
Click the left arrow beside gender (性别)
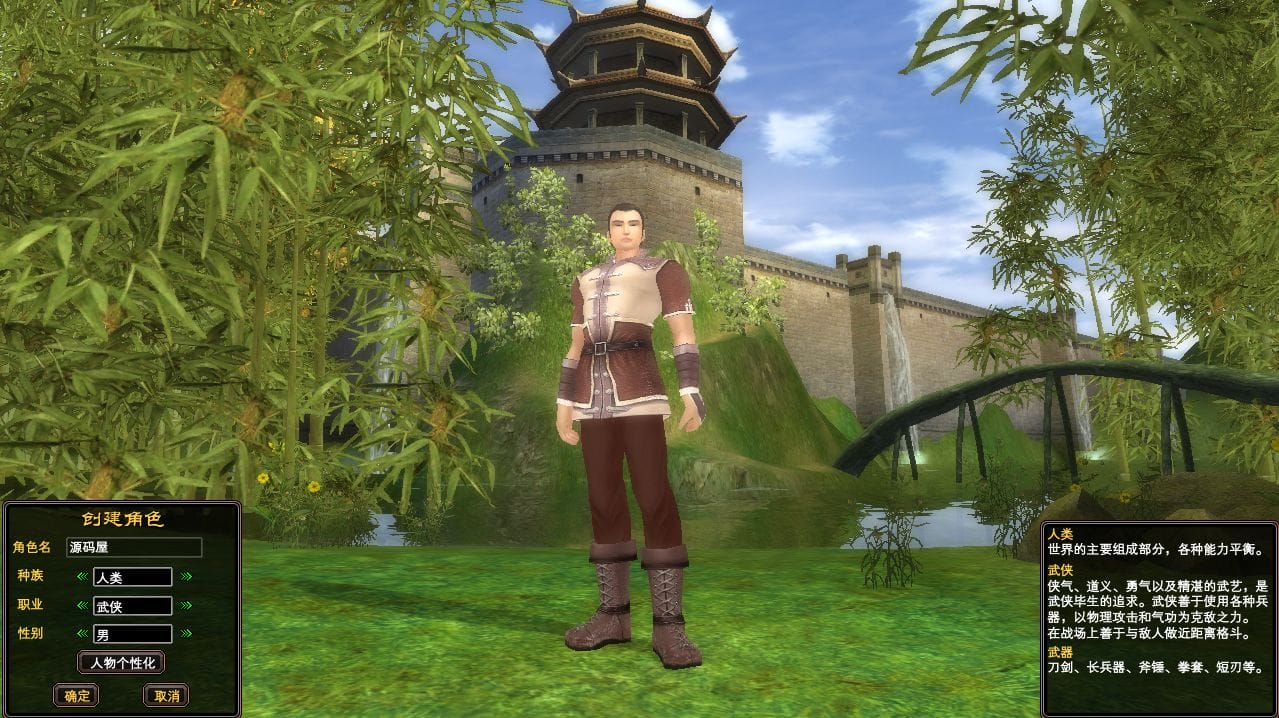pyautogui.click(x=82, y=634)
